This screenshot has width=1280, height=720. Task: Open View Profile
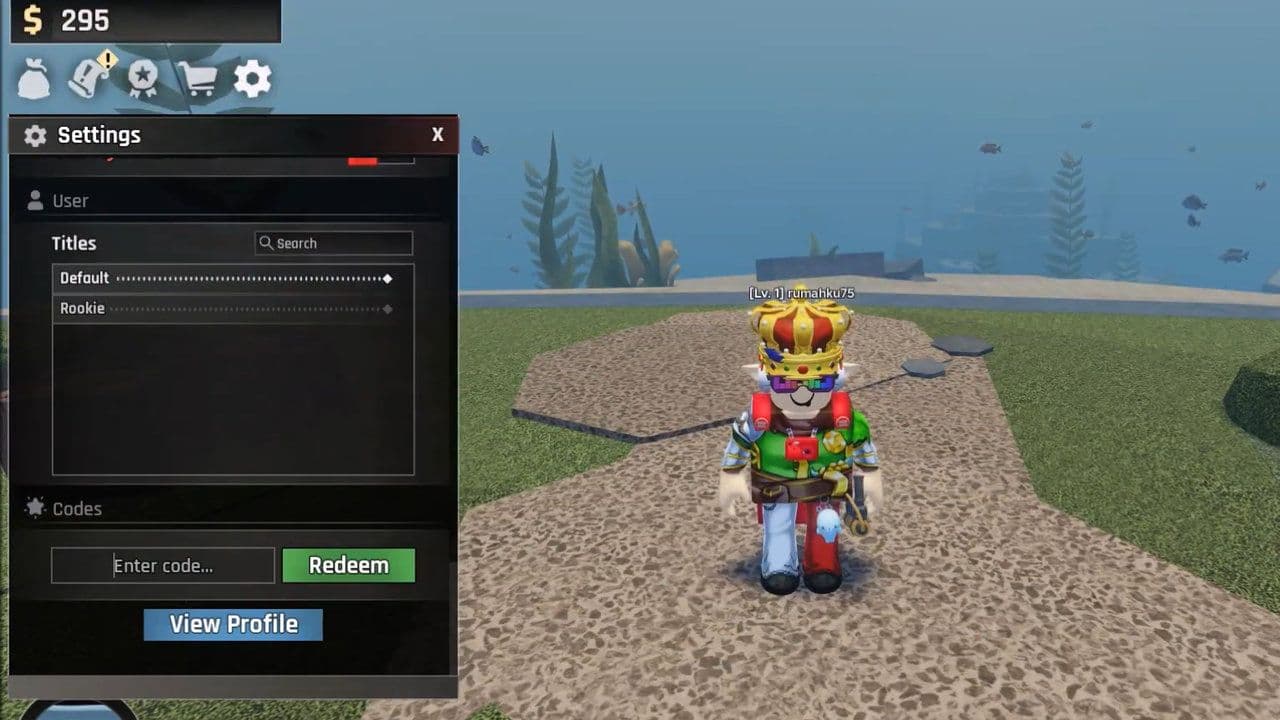(233, 624)
